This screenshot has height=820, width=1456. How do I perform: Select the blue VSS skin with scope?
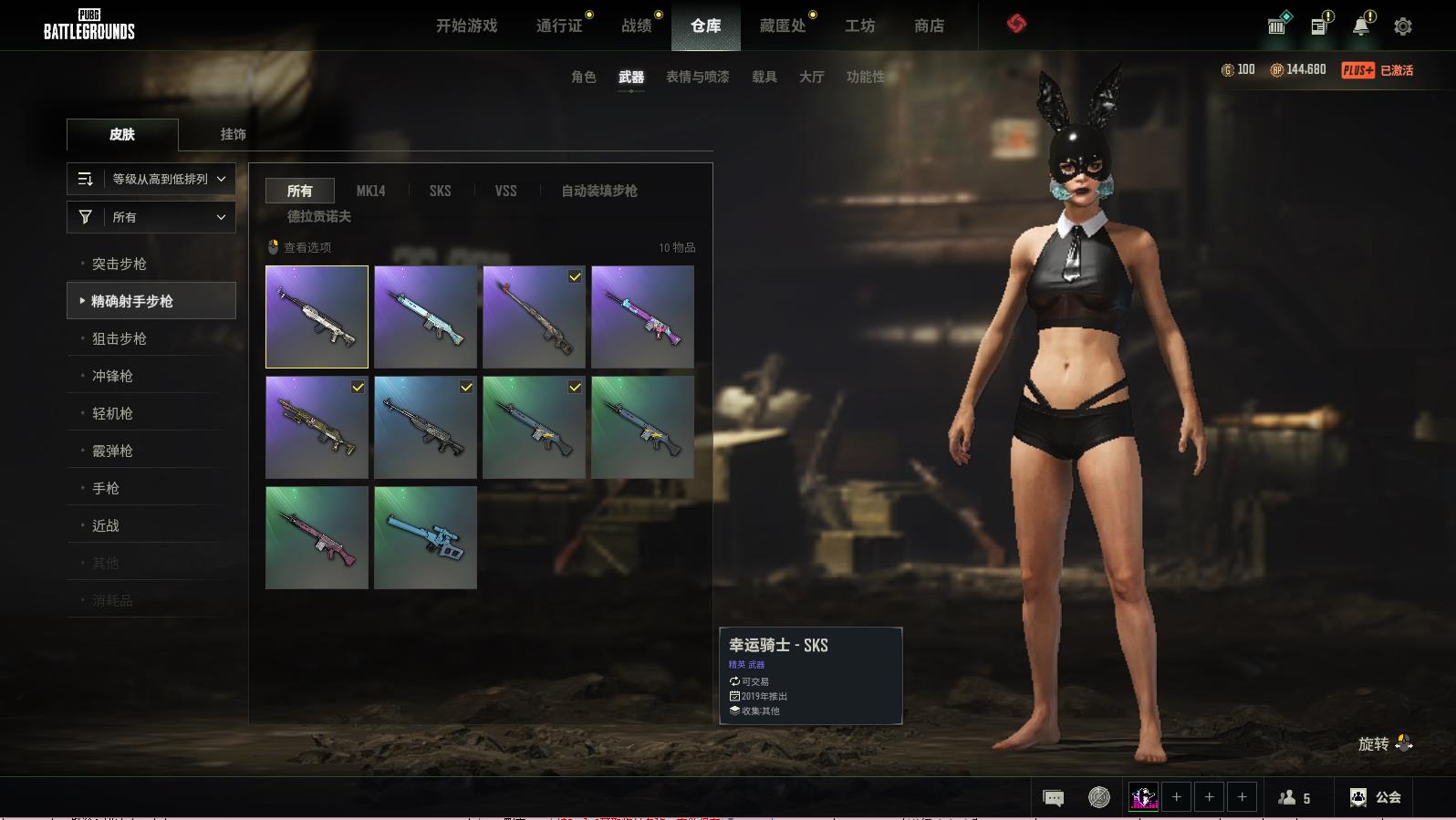(x=425, y=537)
